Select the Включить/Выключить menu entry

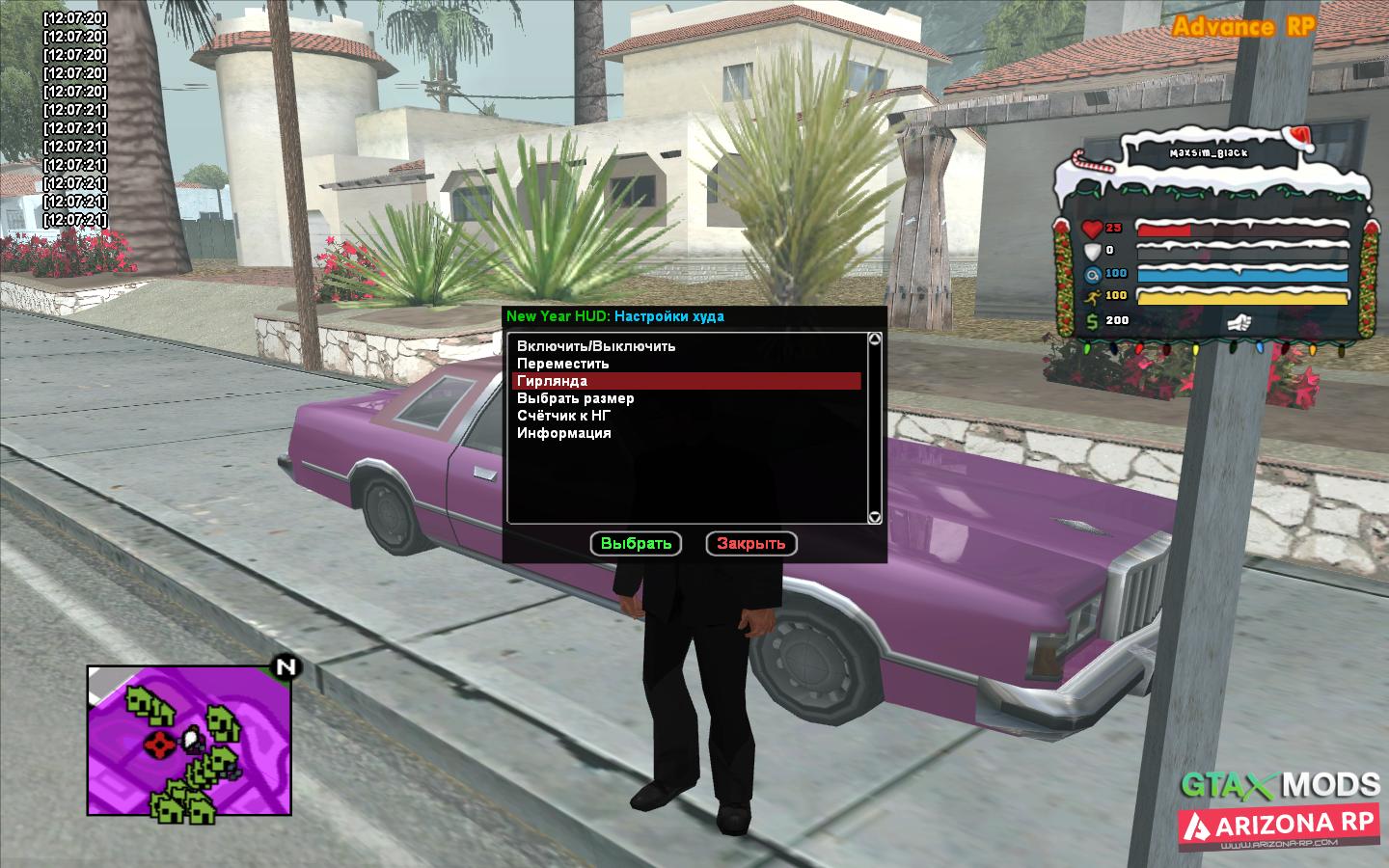tap(596, 346)
